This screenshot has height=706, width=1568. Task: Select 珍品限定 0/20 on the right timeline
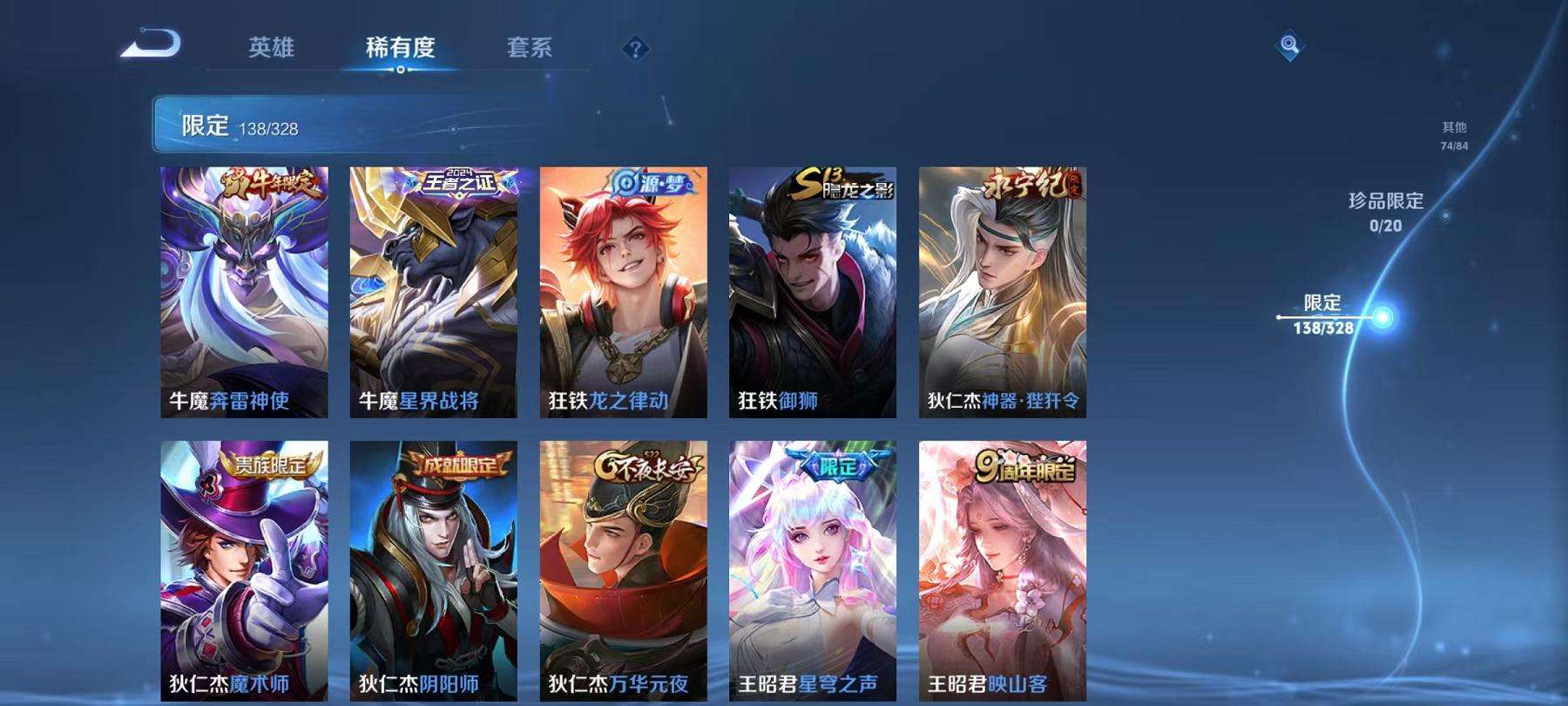click(1384, 209)
